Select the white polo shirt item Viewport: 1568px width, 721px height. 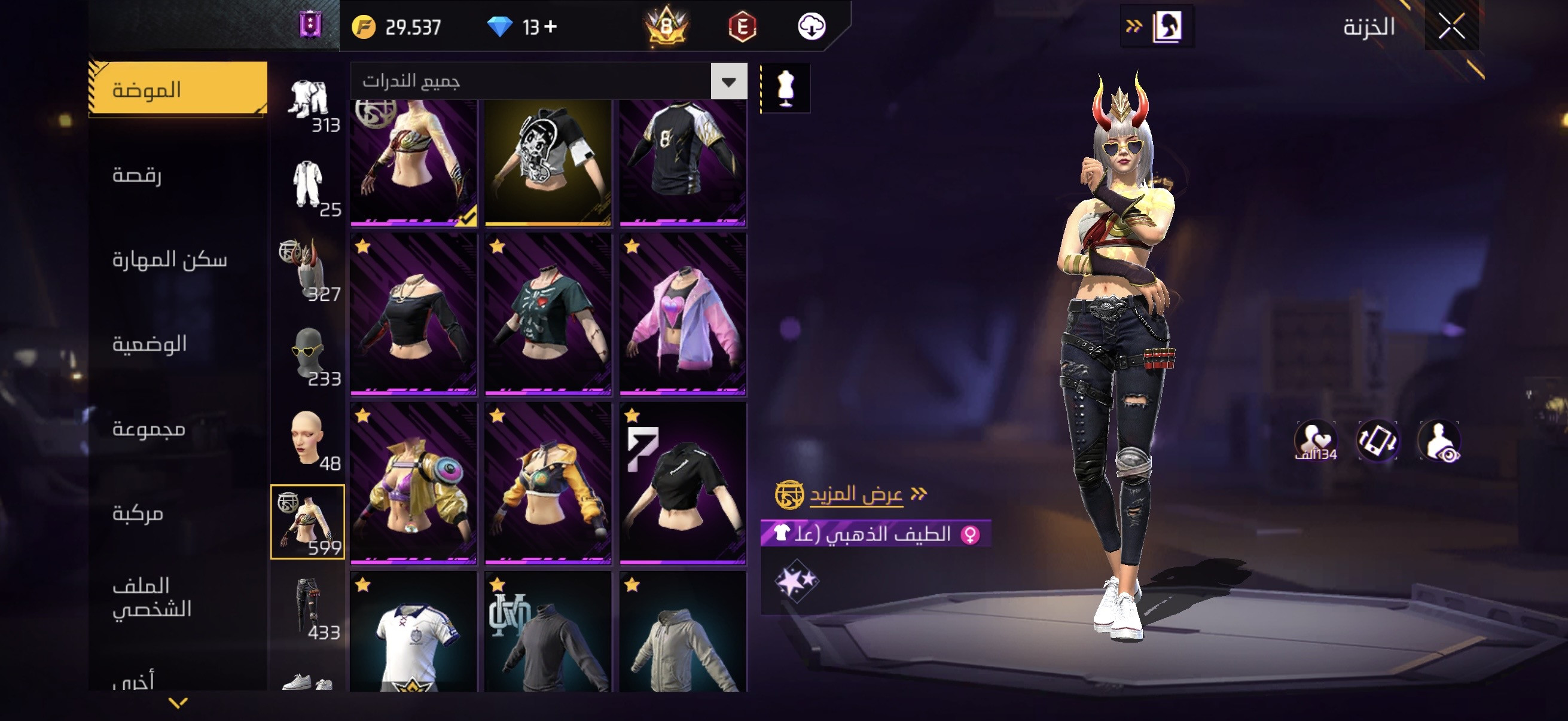tap(414, 633)
